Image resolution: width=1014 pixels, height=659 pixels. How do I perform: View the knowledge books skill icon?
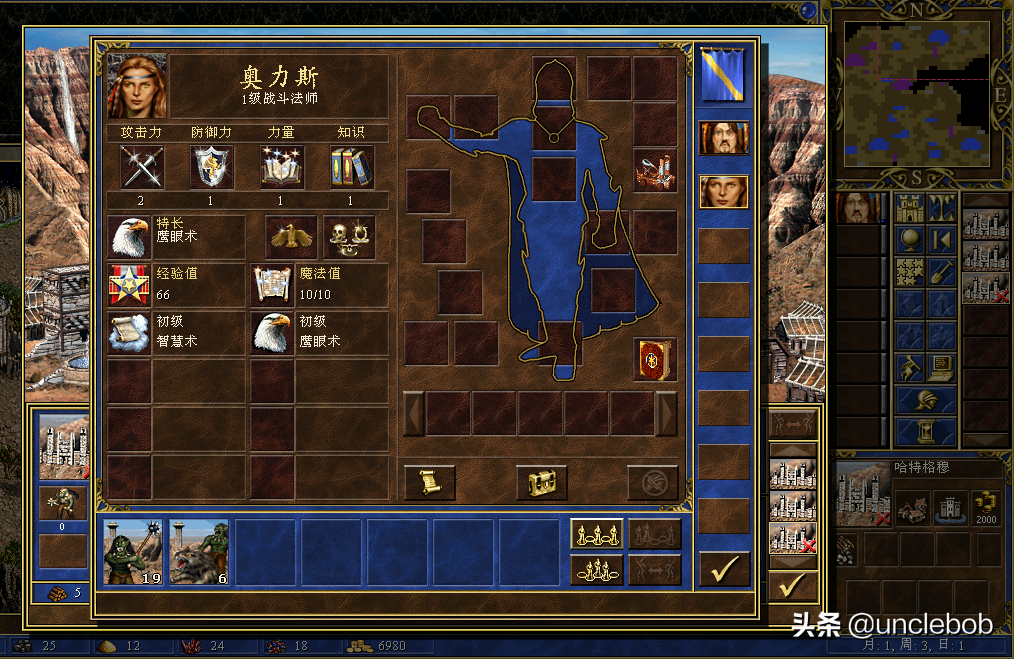point(352,167)
